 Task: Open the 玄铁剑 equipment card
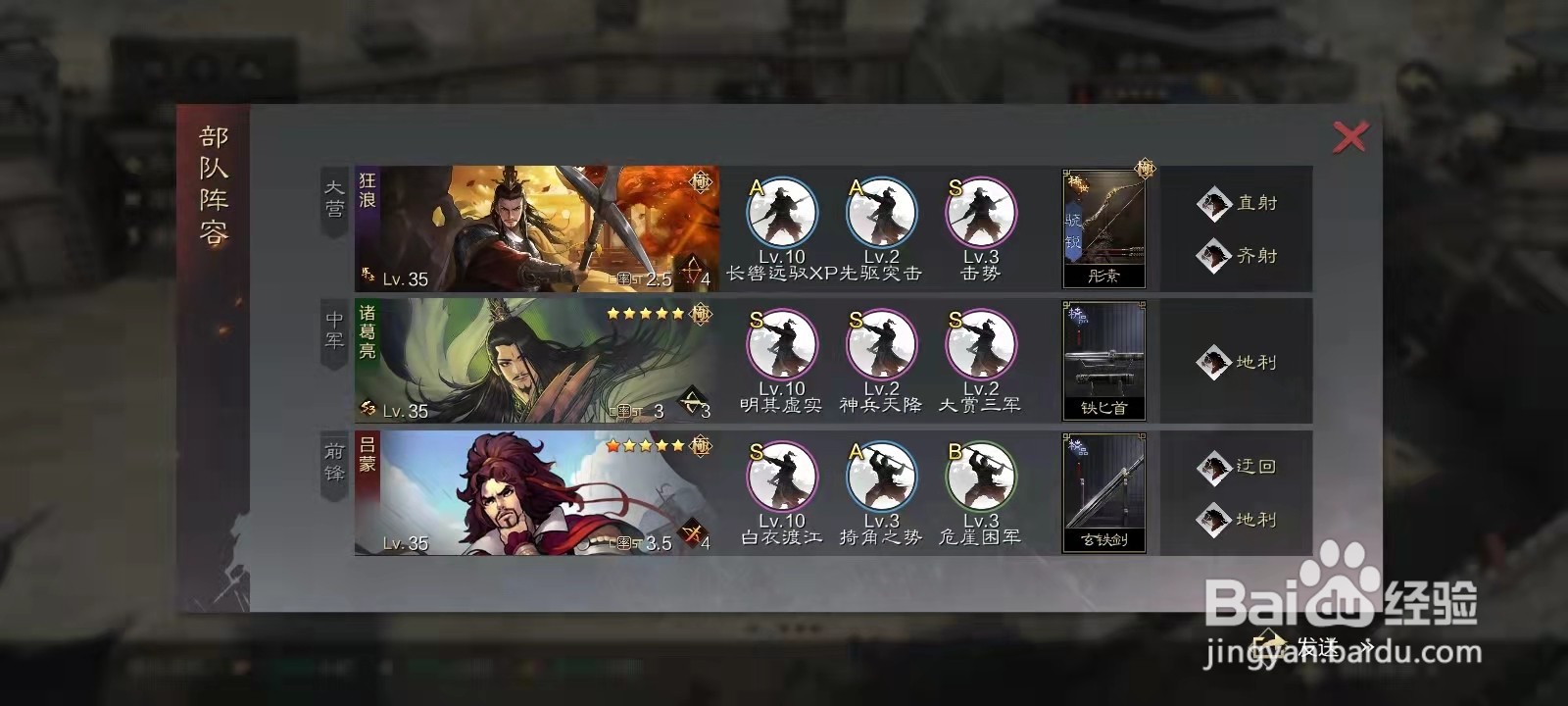pyautogui.click(x=1102, y=495)
